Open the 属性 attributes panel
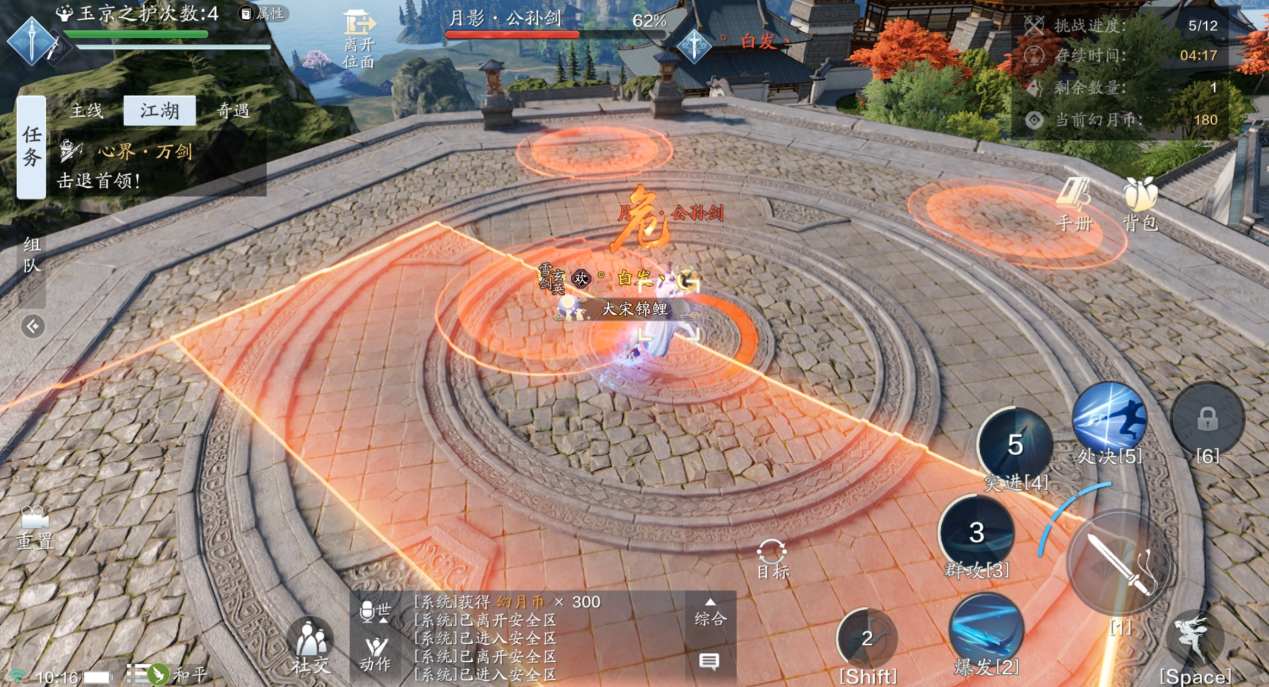Image resolution: width=1269 pixels, height=687 pixels. click(264, 14)
